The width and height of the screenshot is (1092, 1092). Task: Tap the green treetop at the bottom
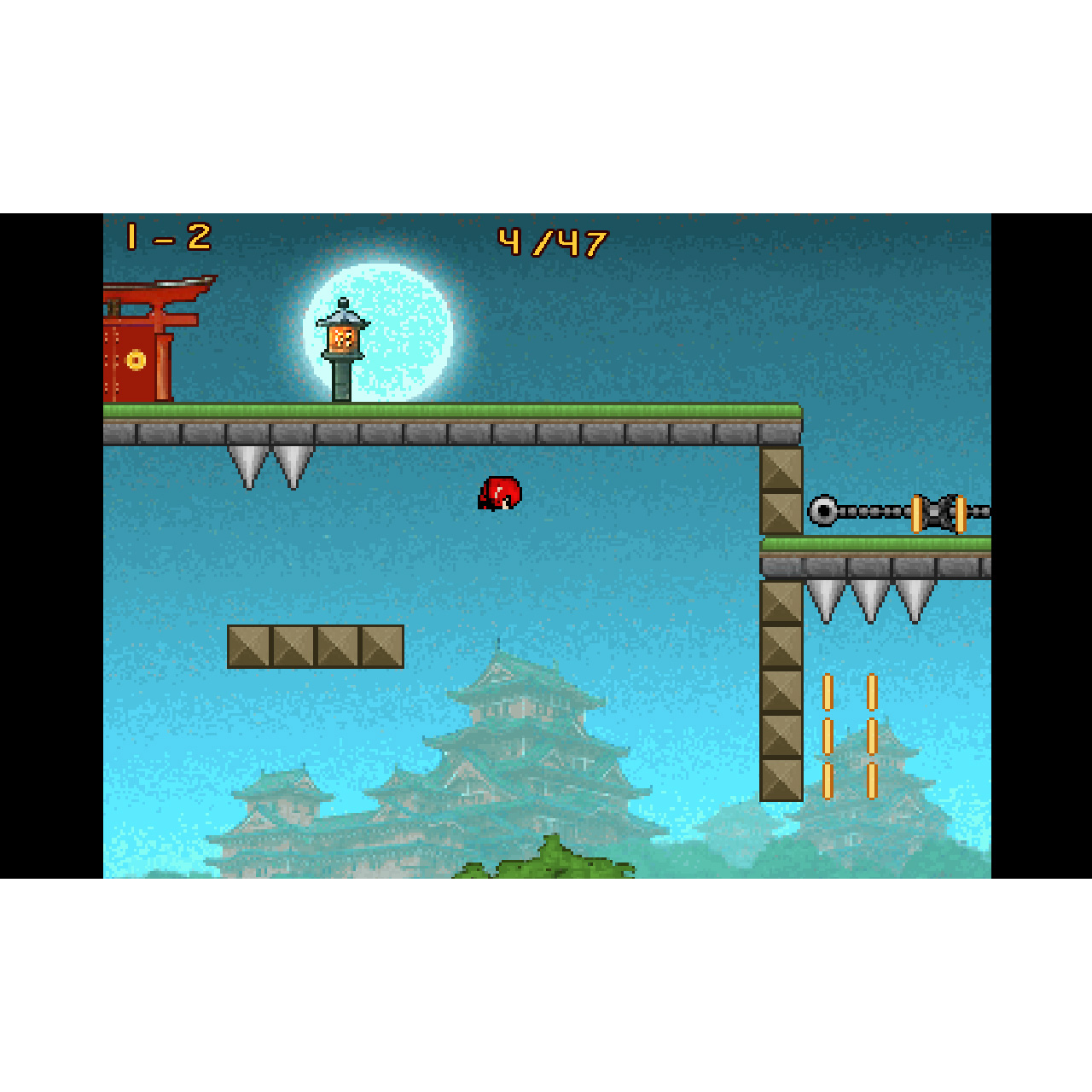(x=550, y=862)
